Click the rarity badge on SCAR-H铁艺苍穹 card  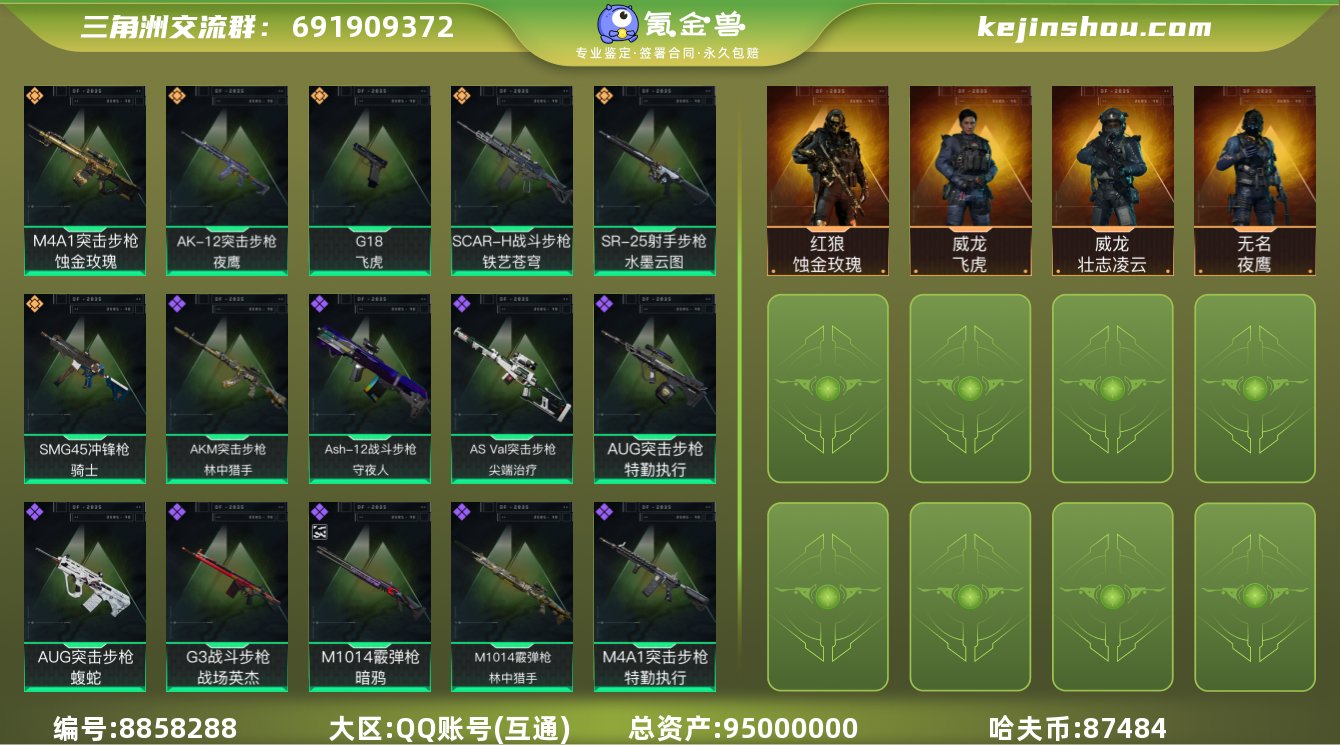coord(460,95)
